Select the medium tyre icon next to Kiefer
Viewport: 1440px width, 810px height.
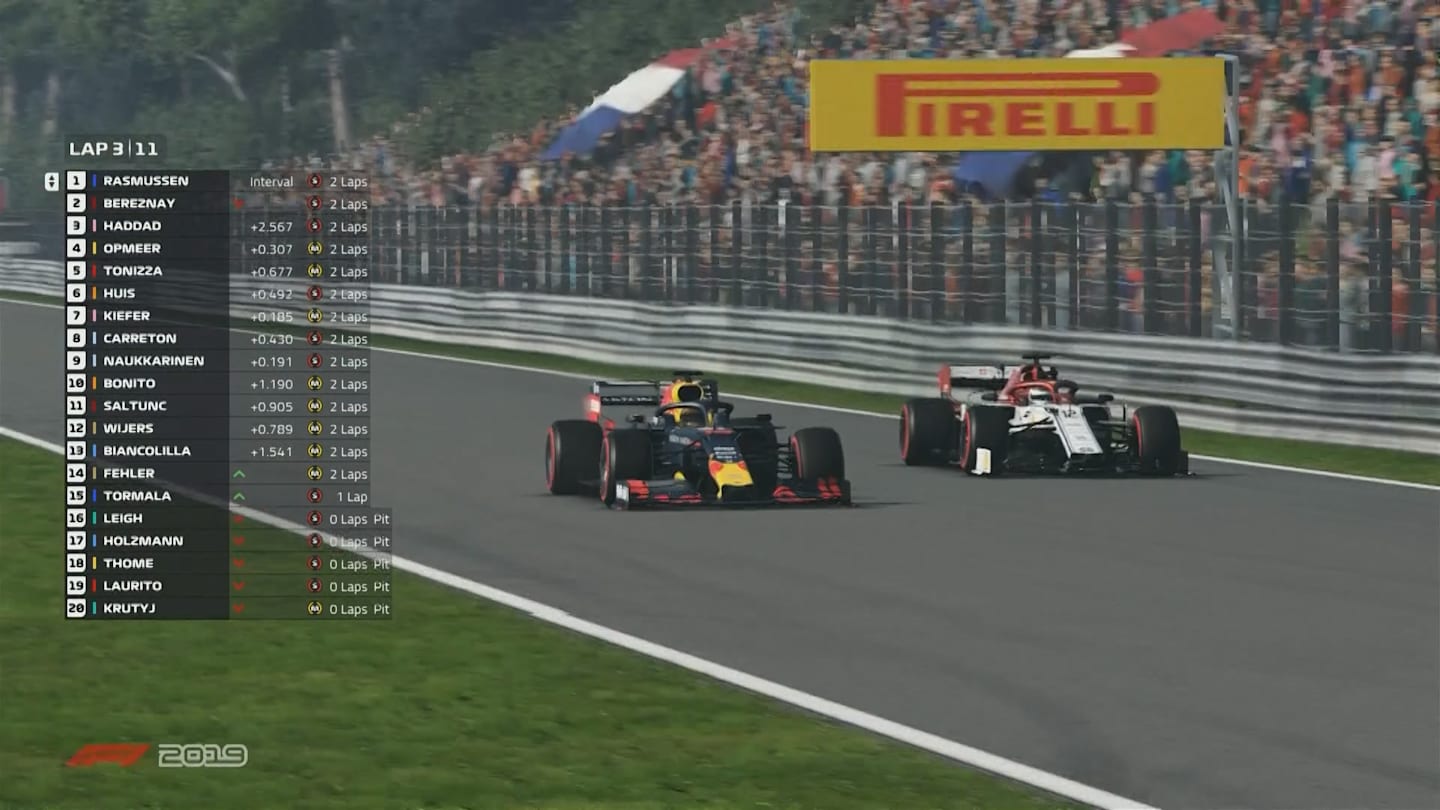[313, 316]
